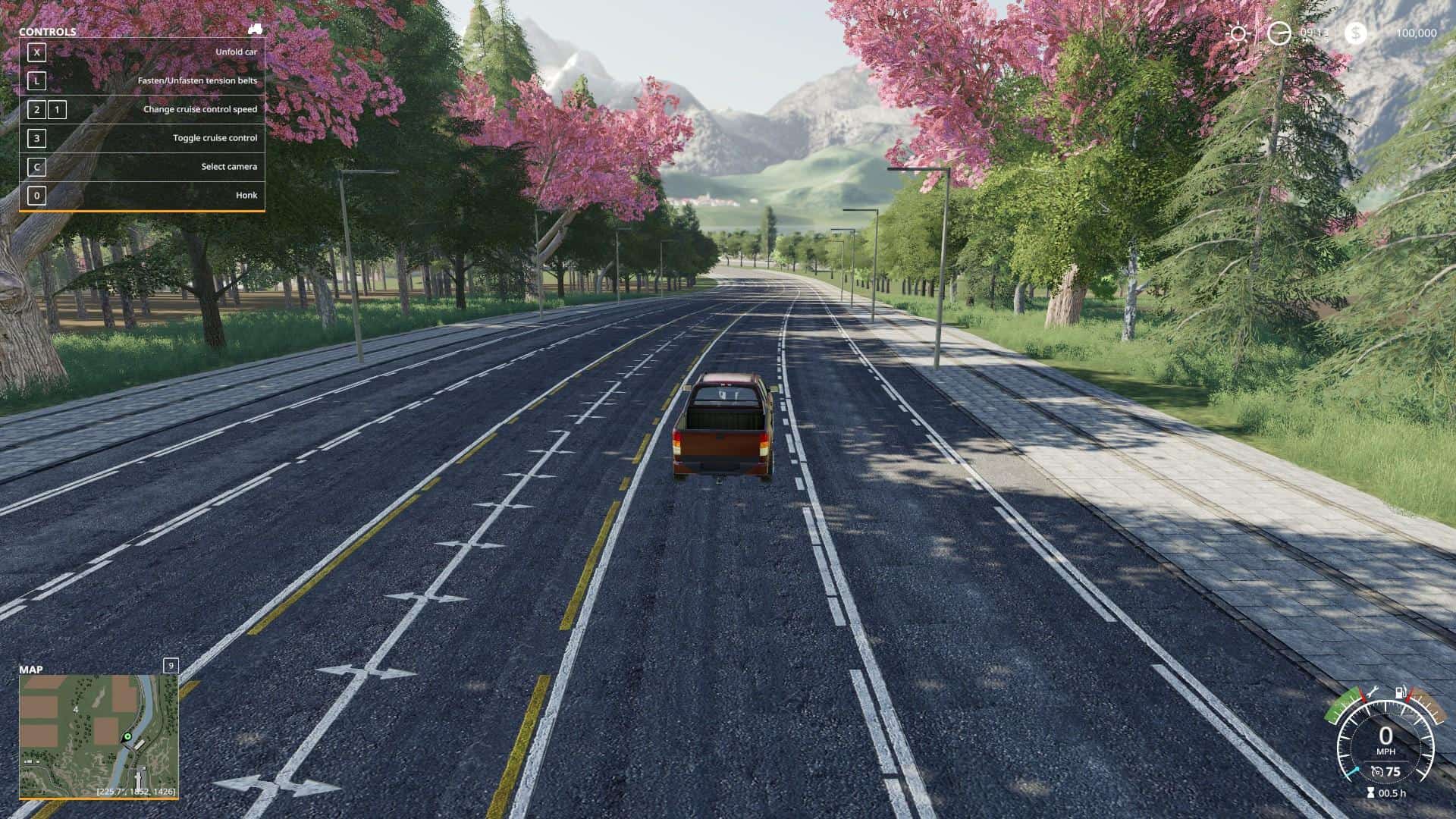The height and width of the screenshot is (819, 1456).
Task: Select the field 4 label on the minimap
Action: pyautogui.click(x=76, y=710)
